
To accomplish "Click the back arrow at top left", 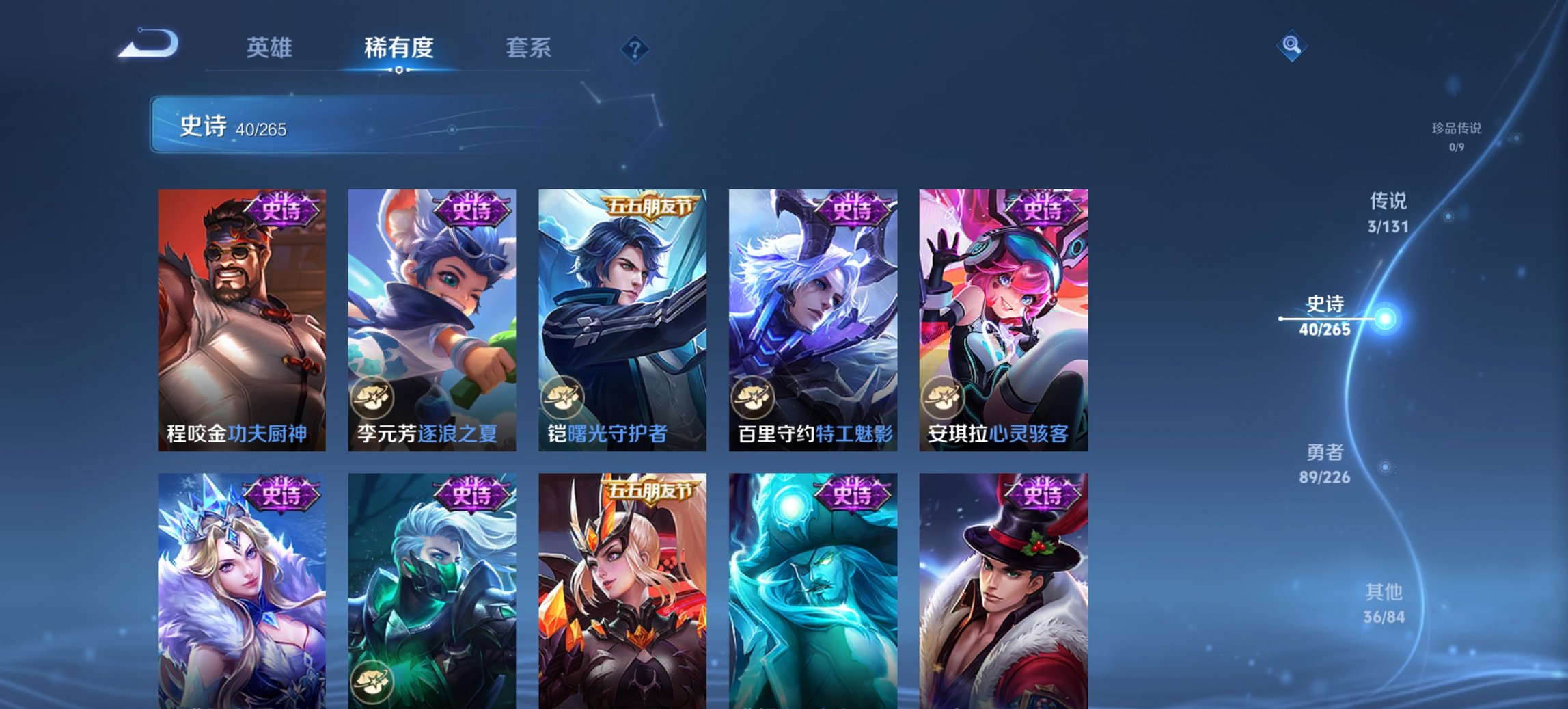I will click(x=147, y=45).
